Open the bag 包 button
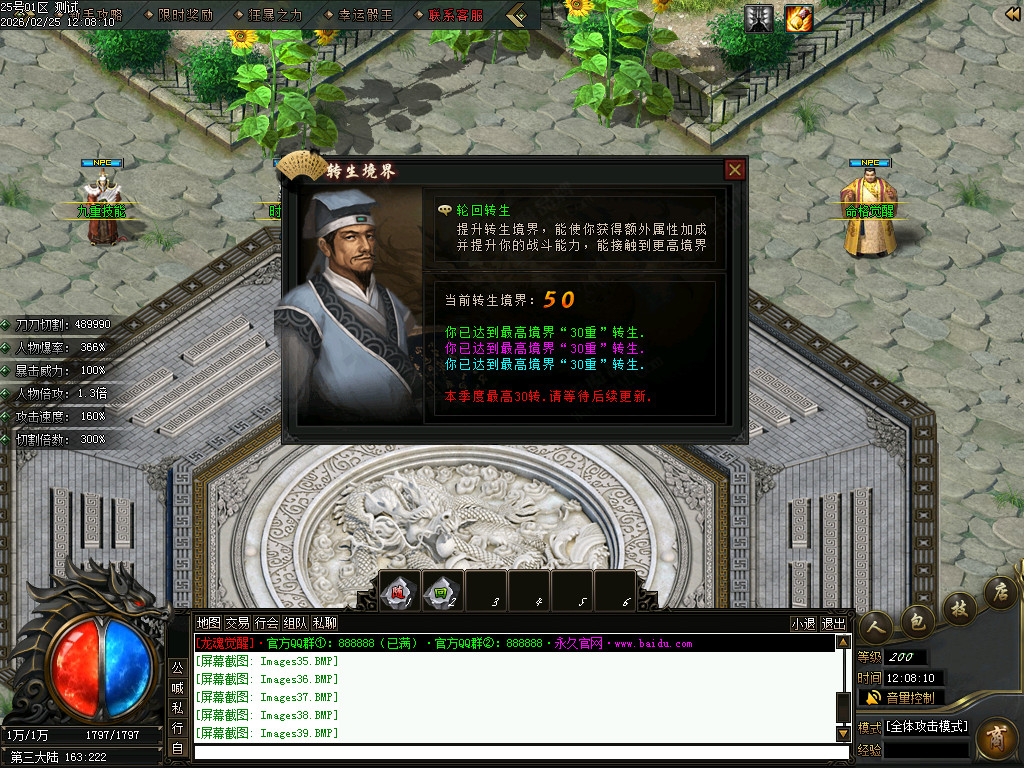The image size is (1024, 768). point(918,619)
